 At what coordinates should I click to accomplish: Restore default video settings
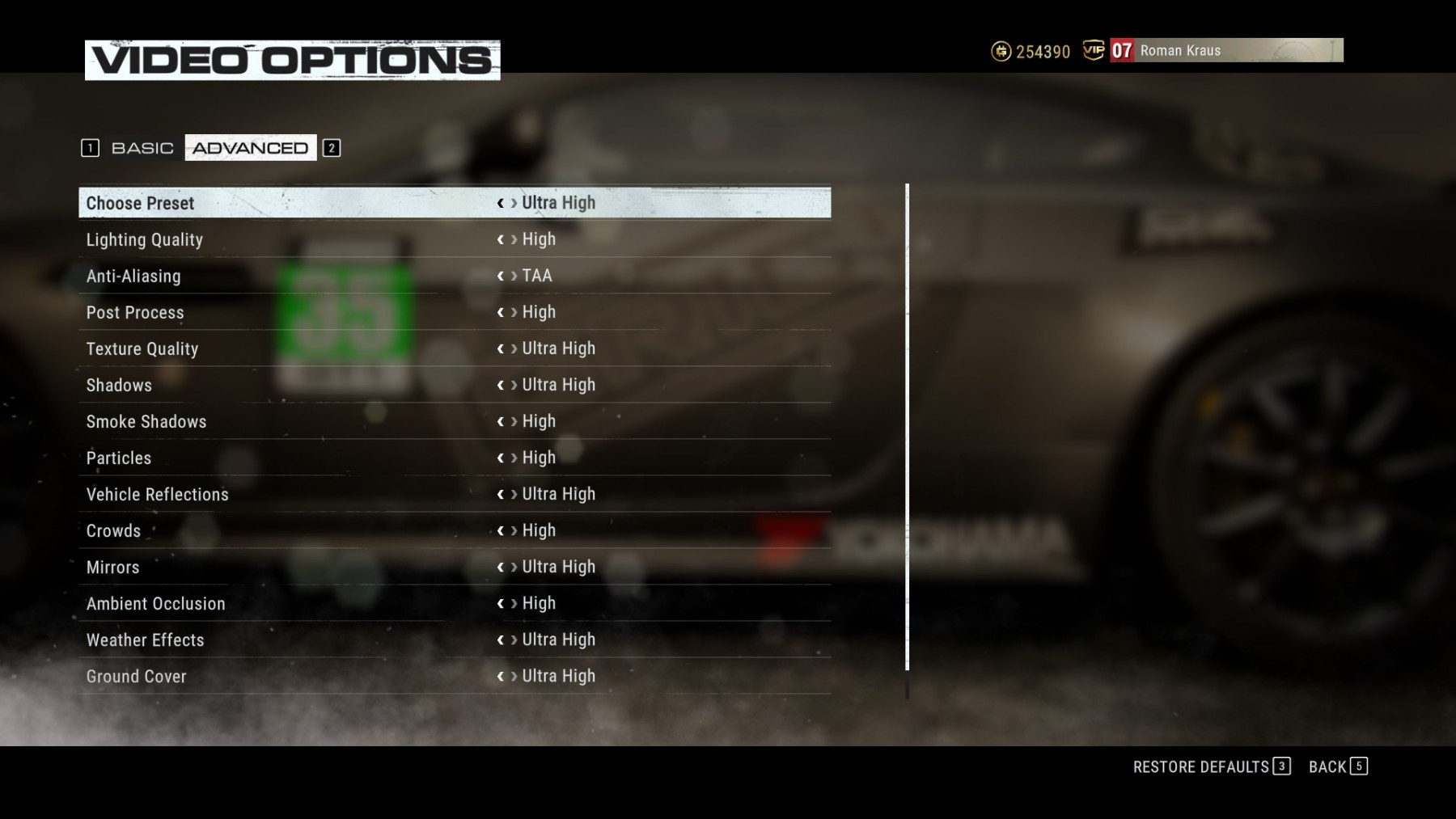tap(1211, 766)
